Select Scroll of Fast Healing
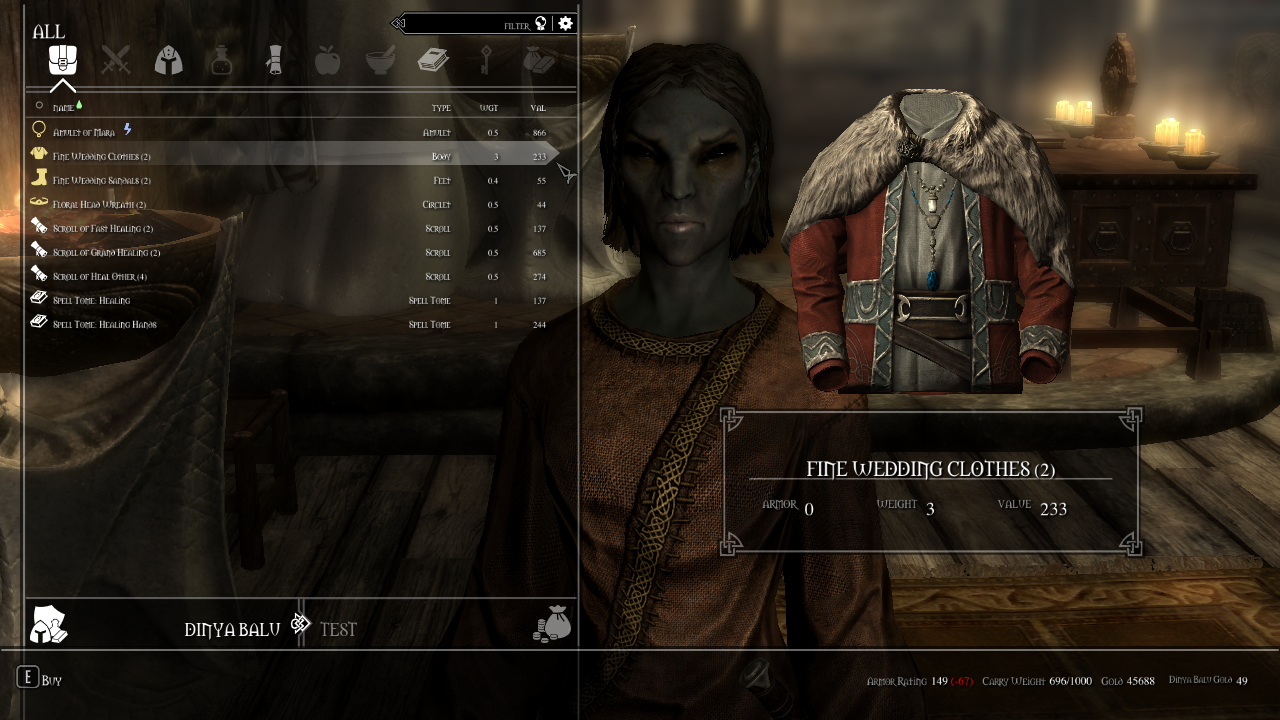The width and height of the screenshot is (1280, 720). pyautogui.click(x=103, y=228)
